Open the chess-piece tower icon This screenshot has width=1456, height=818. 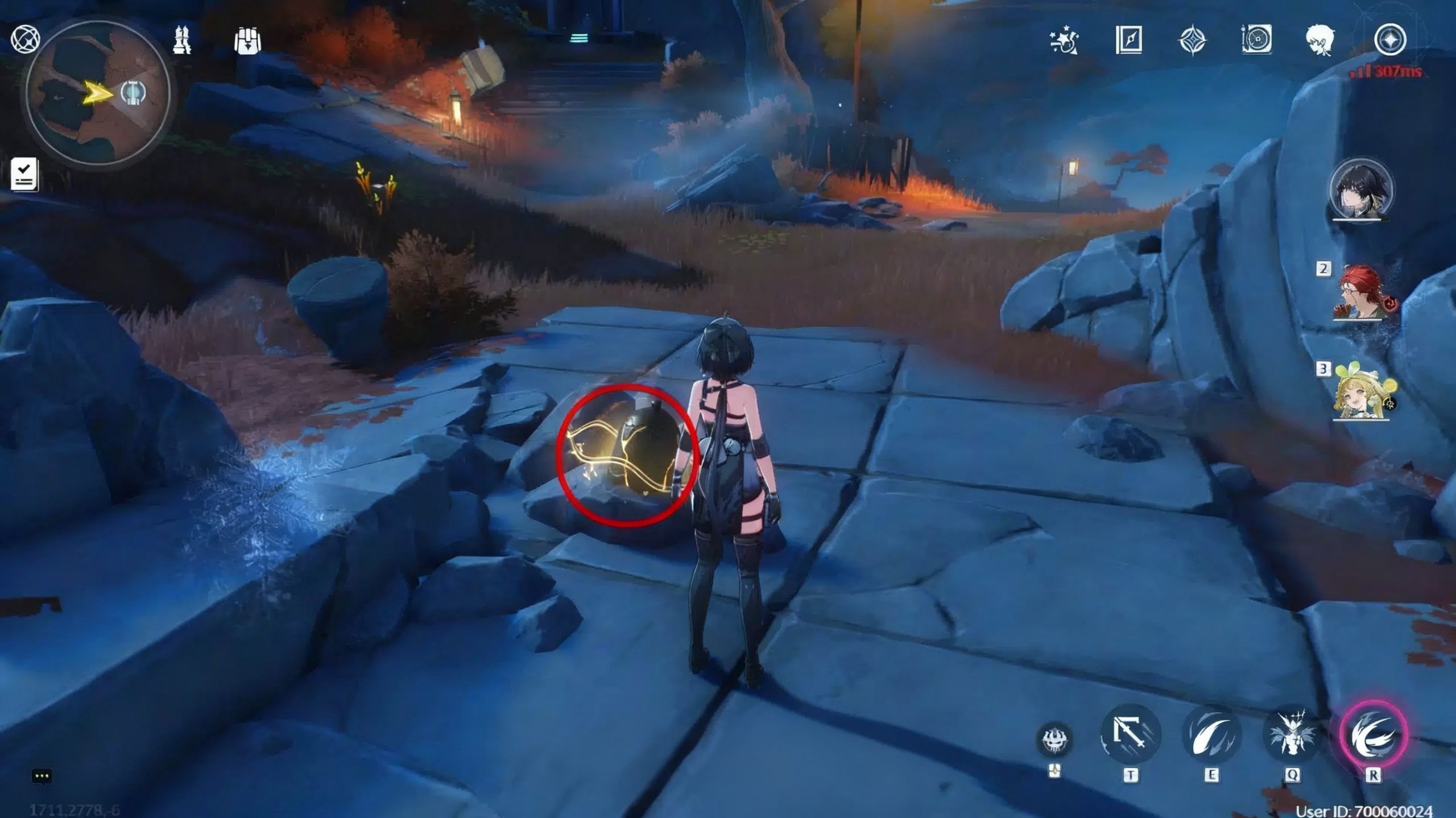coord(182,40)
